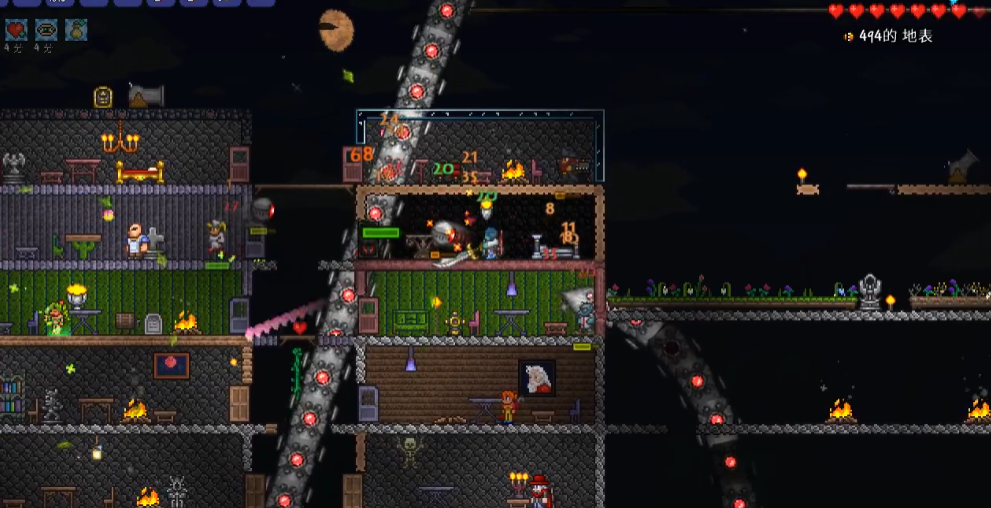
Task: Select the green eye buff icon
Action: coord(46,30)
